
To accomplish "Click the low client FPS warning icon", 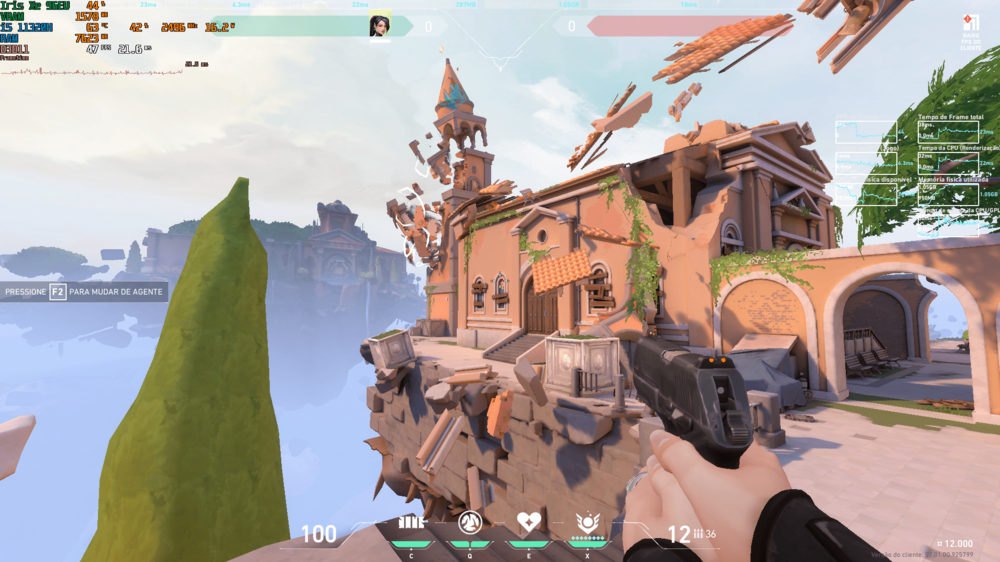I will 970,25.
